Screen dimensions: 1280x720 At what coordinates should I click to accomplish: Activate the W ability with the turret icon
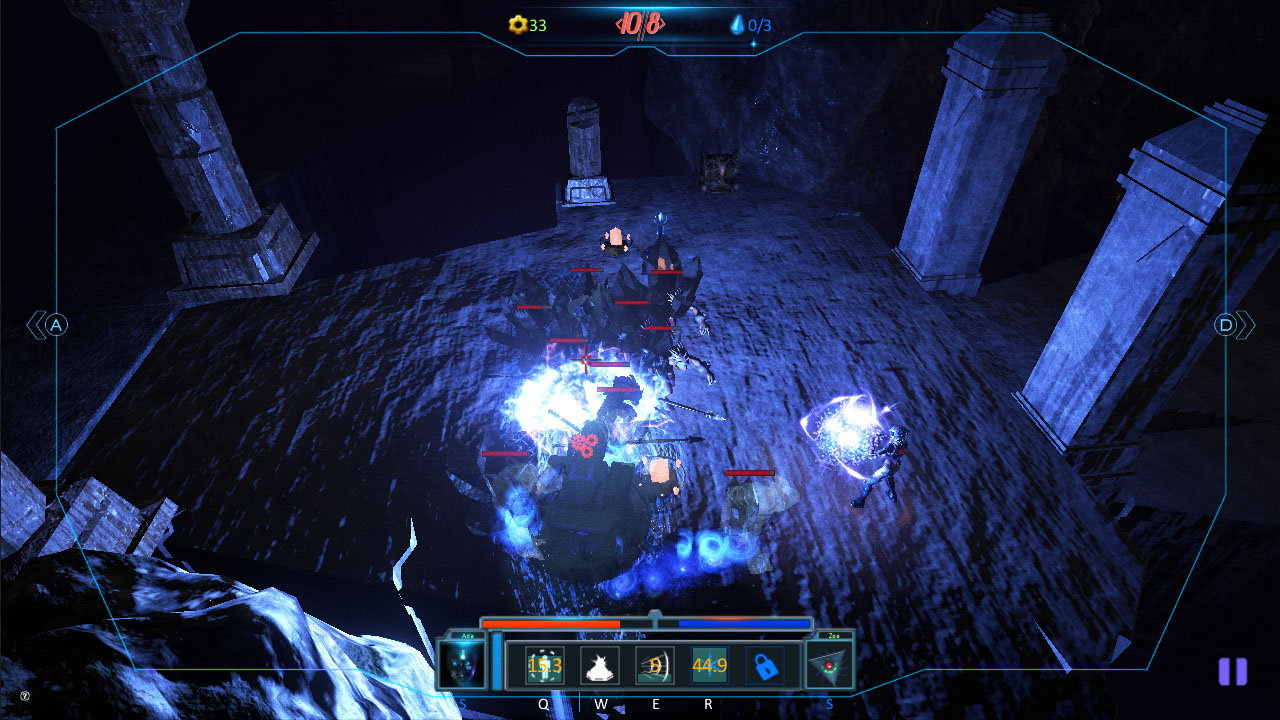(x=598, y=665)
